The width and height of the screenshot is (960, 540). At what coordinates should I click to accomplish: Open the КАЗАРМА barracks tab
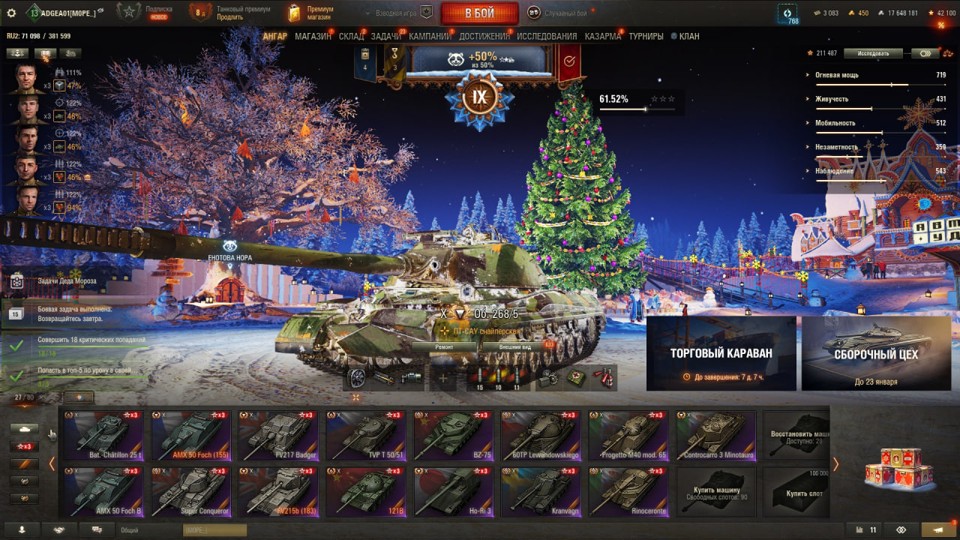coord(603,36)
